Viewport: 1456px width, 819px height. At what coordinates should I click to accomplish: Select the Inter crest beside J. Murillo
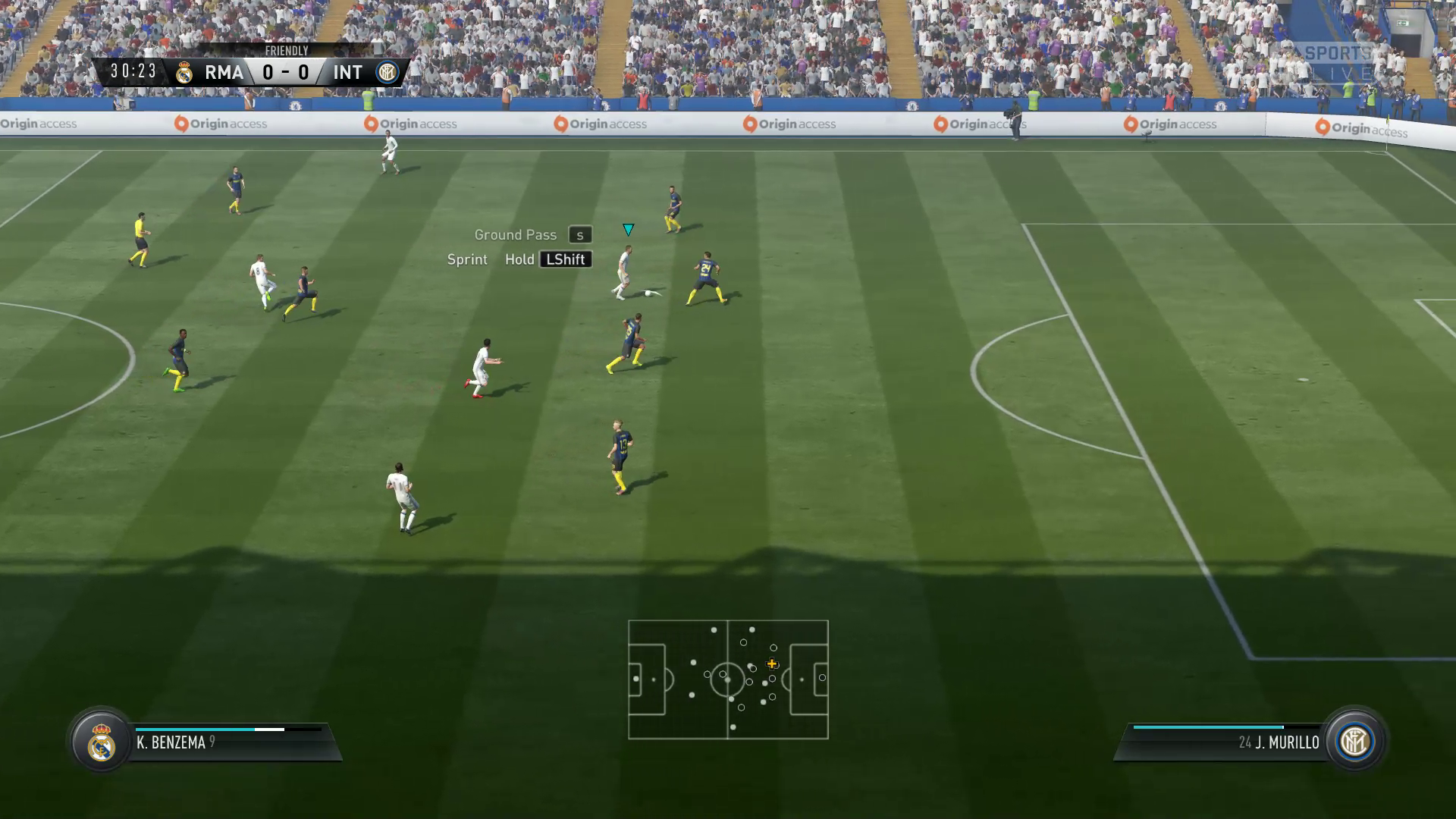(x=1354, y=742)
